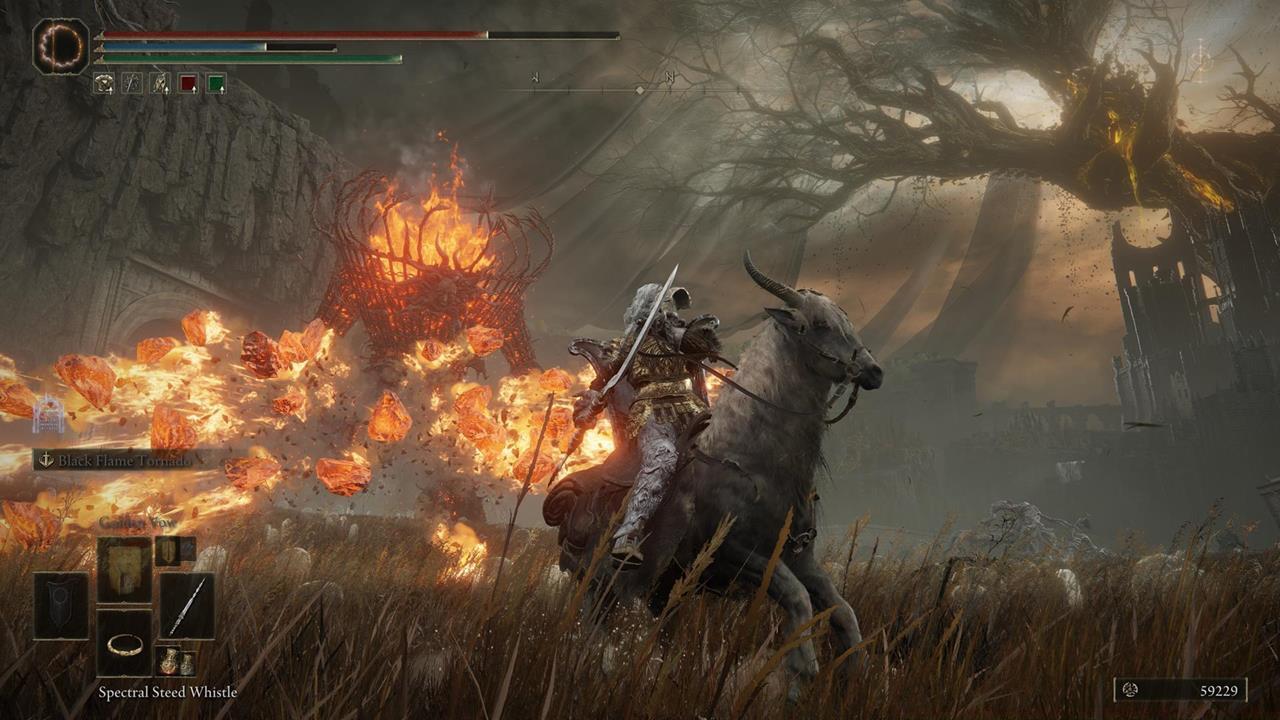Click the upgrade arrow under the green buff square
Image resolution: width=1280 pixels, height=720 pixels.
[221, 91]
